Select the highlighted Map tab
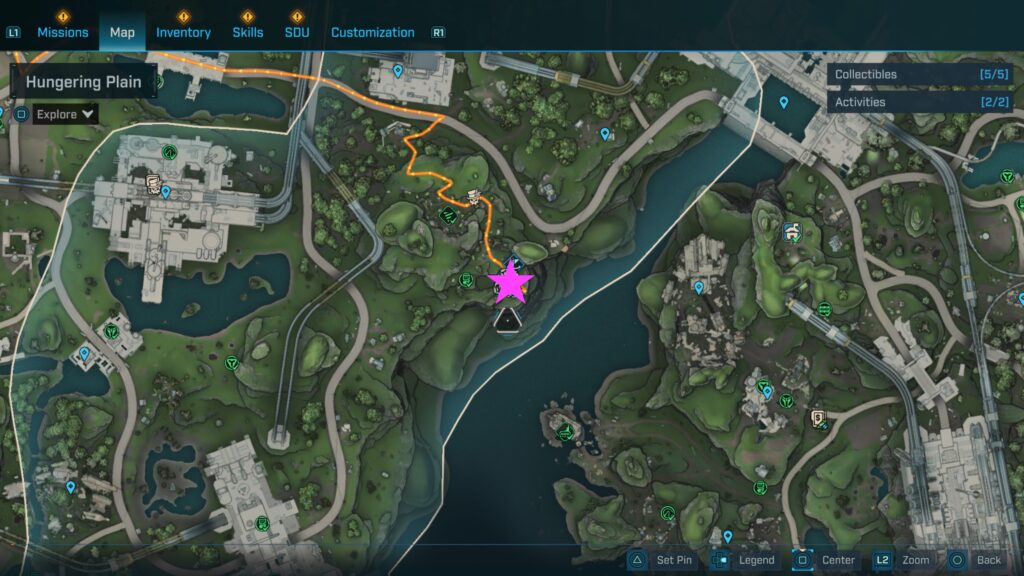Viewport: 1024px width, 576px height. (122, 32)
